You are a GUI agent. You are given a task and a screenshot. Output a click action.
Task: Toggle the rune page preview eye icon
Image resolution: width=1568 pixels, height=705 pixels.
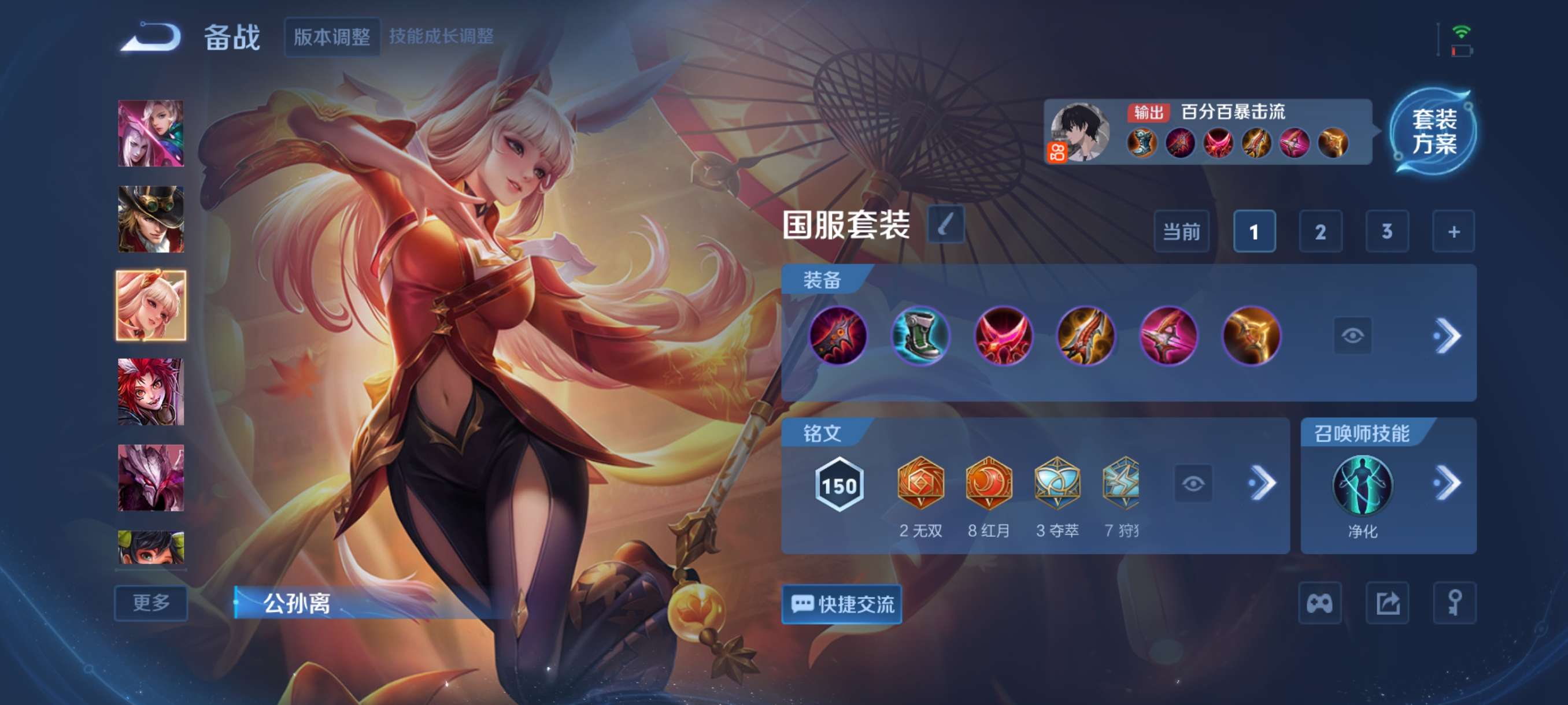click(x=1195, y=482)
